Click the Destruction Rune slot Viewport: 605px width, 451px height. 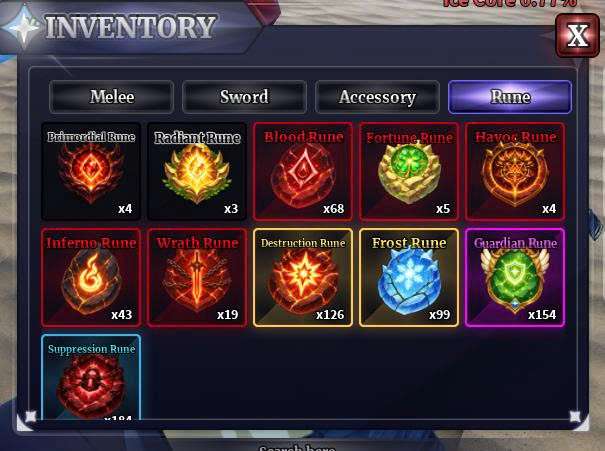point(303,277)
